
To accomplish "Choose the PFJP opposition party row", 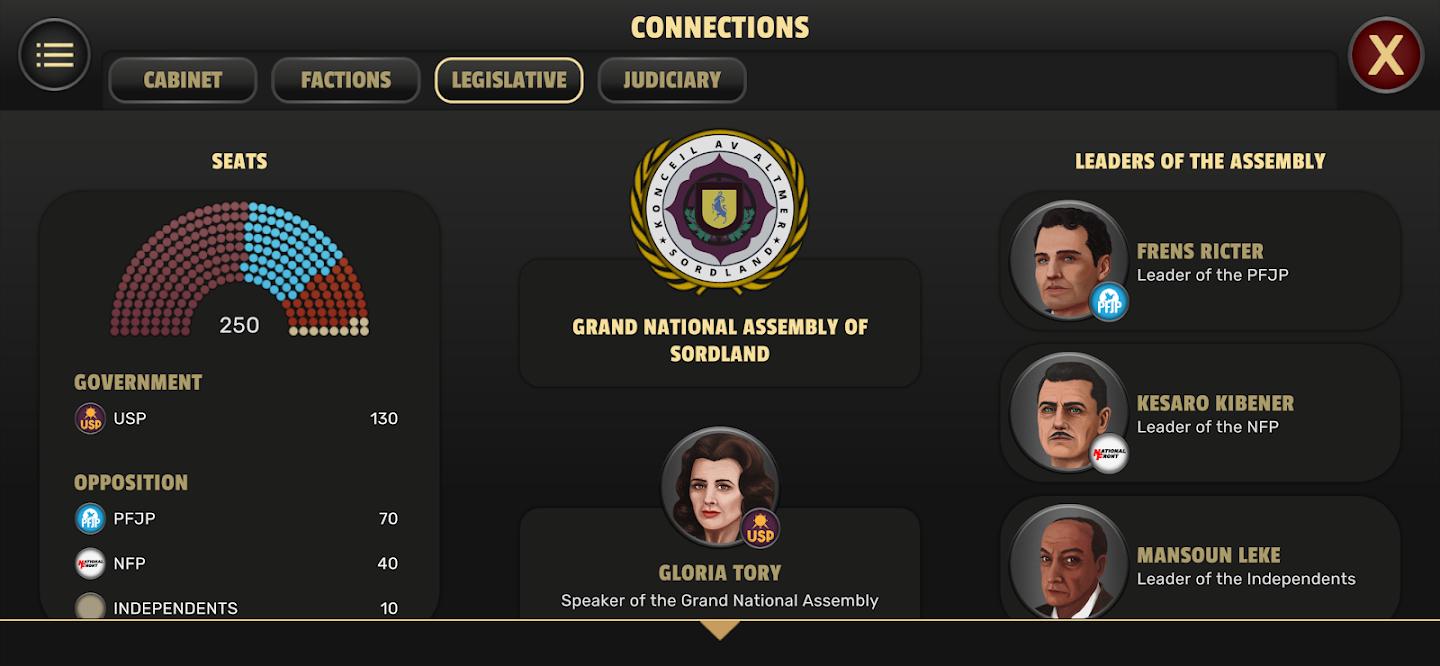I will [238, 518].
